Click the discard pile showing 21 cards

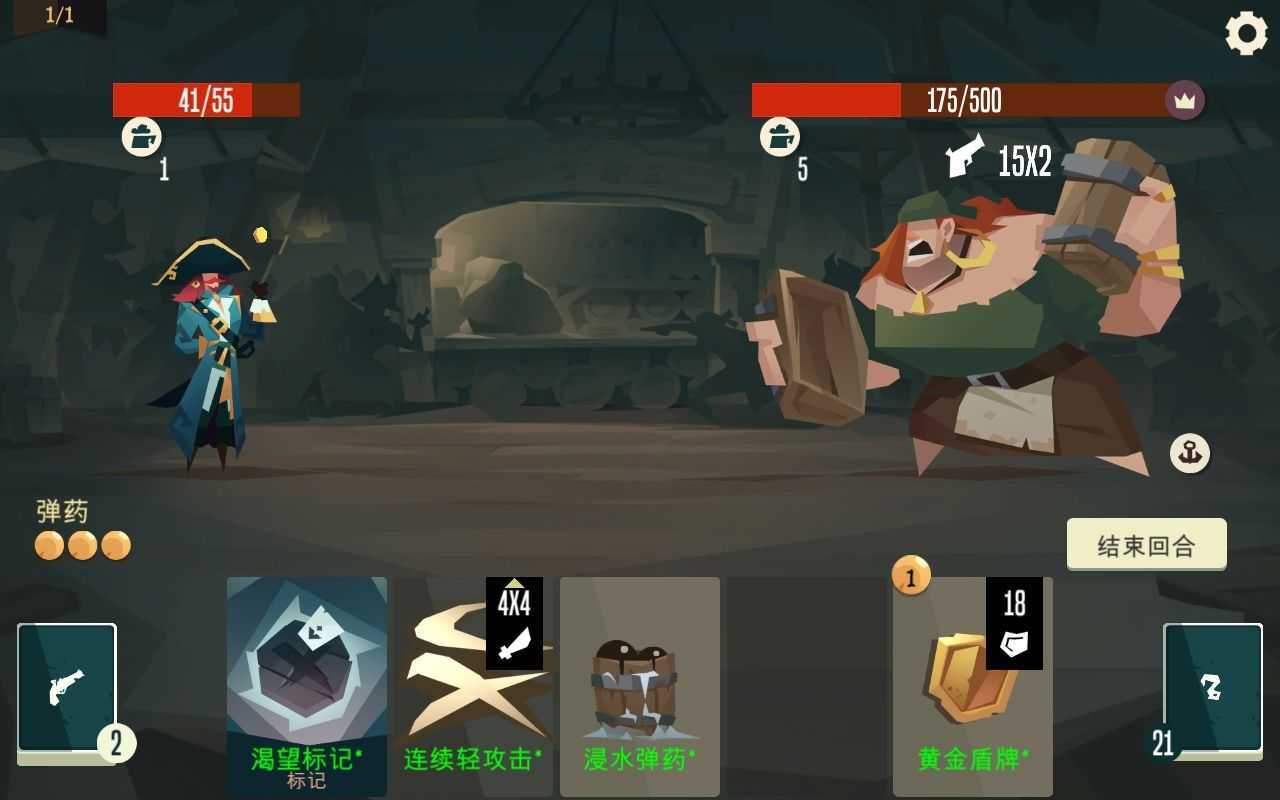tap(1213, 688)
